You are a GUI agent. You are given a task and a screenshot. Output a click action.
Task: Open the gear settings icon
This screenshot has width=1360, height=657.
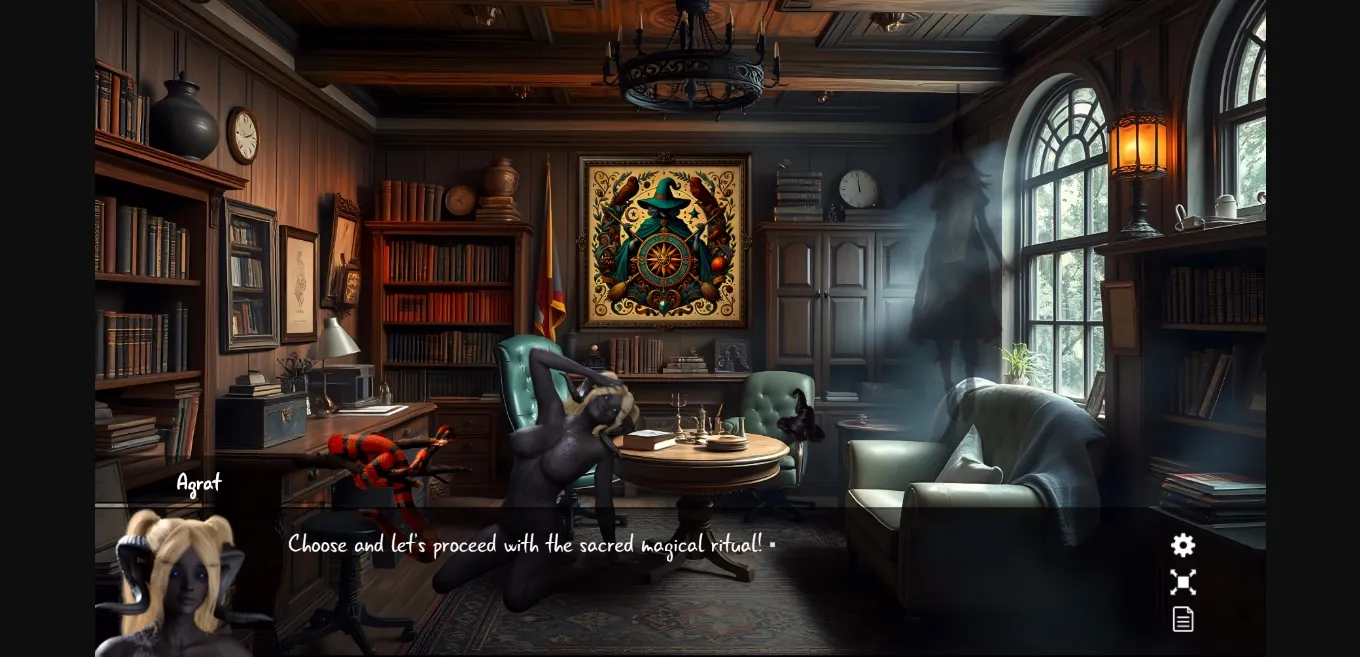pyautogui.click(x=1183, y=545)
